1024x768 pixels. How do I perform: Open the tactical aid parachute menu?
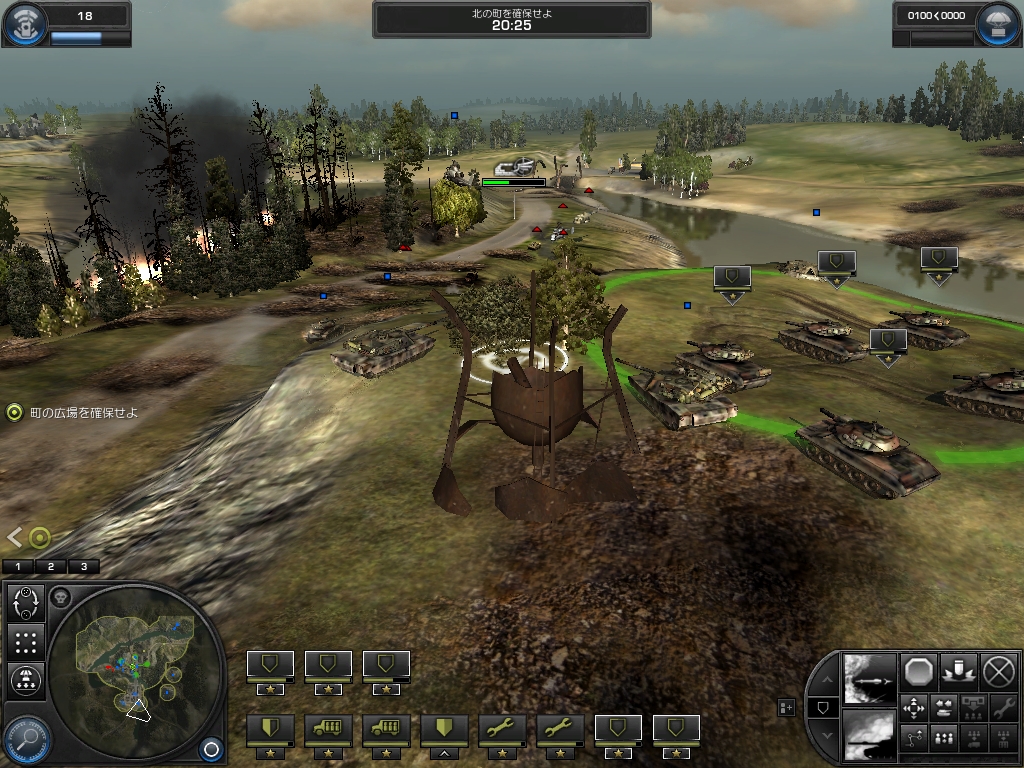(1000, 24)
